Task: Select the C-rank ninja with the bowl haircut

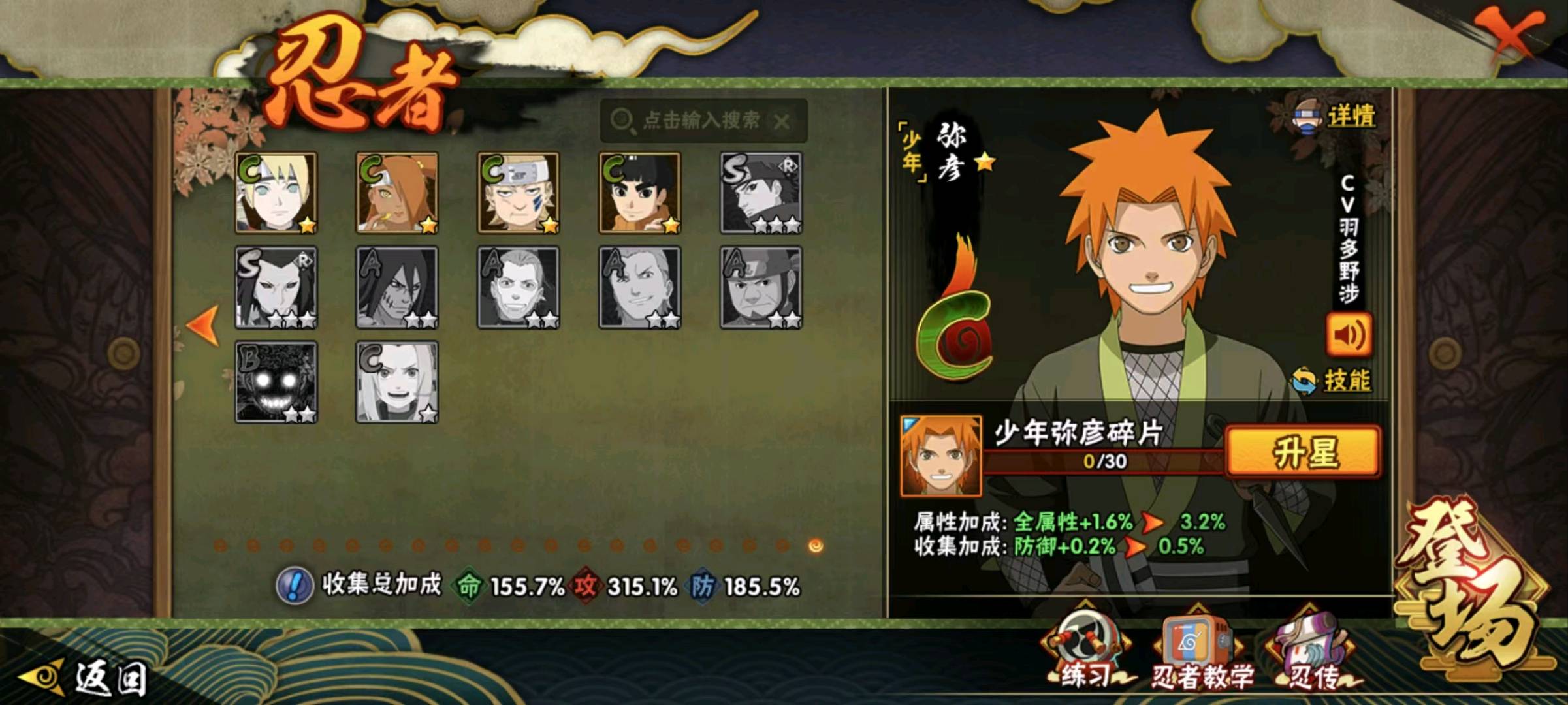Action: click(640, 193)
